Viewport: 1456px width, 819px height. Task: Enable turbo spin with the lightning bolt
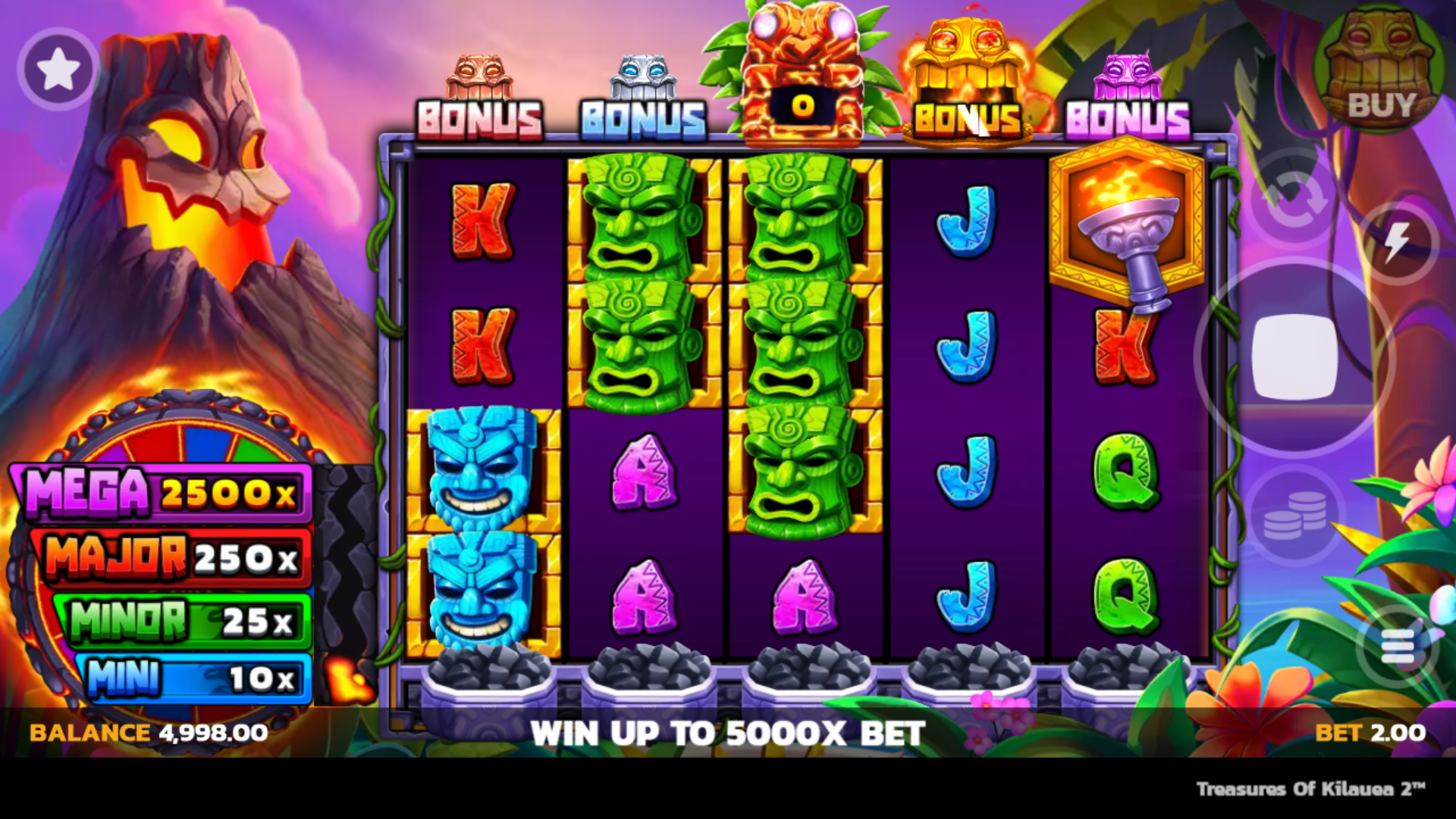click(1397, 243)
